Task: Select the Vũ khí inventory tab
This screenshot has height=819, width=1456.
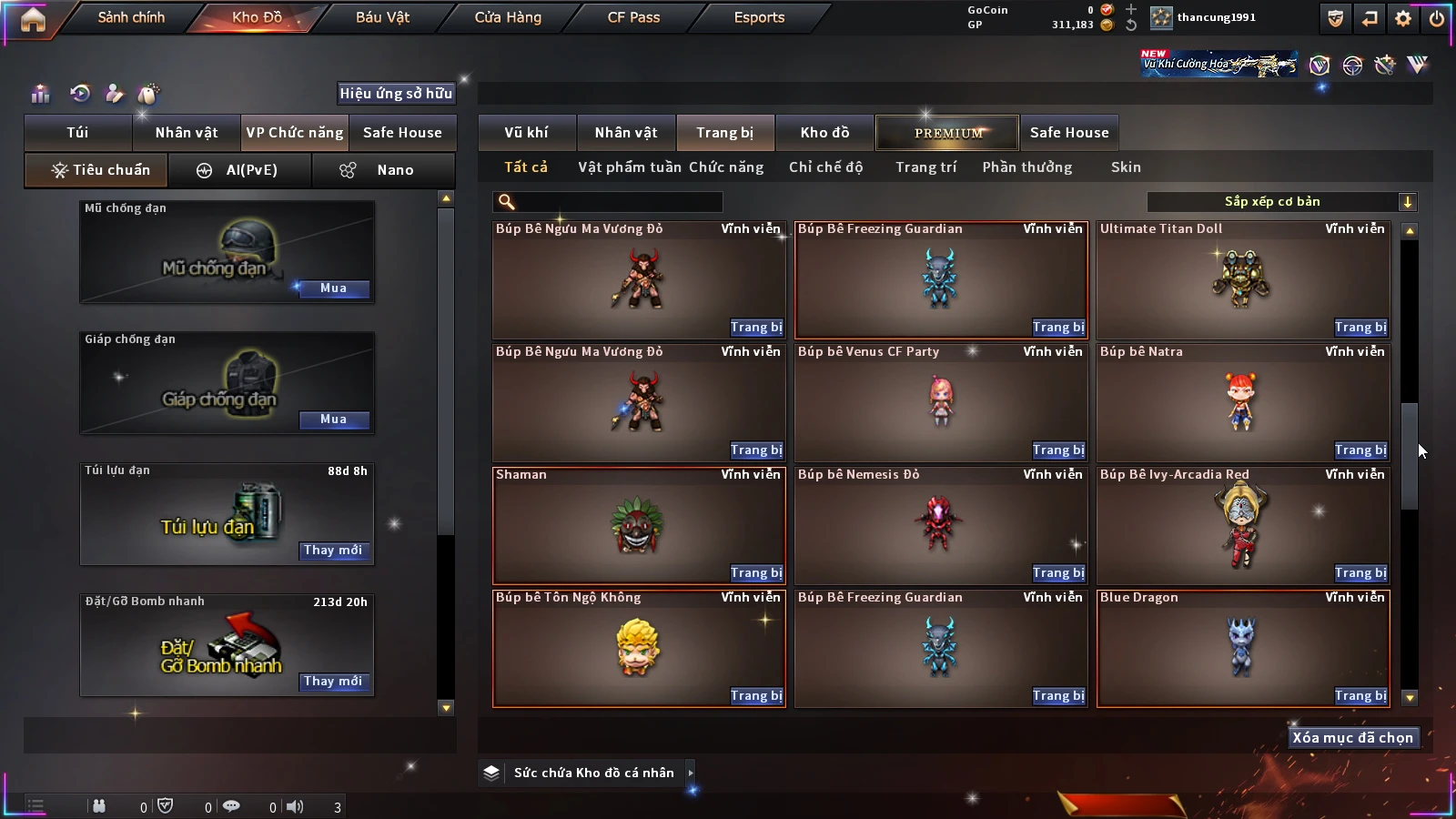Action: (x=526, y=133)
